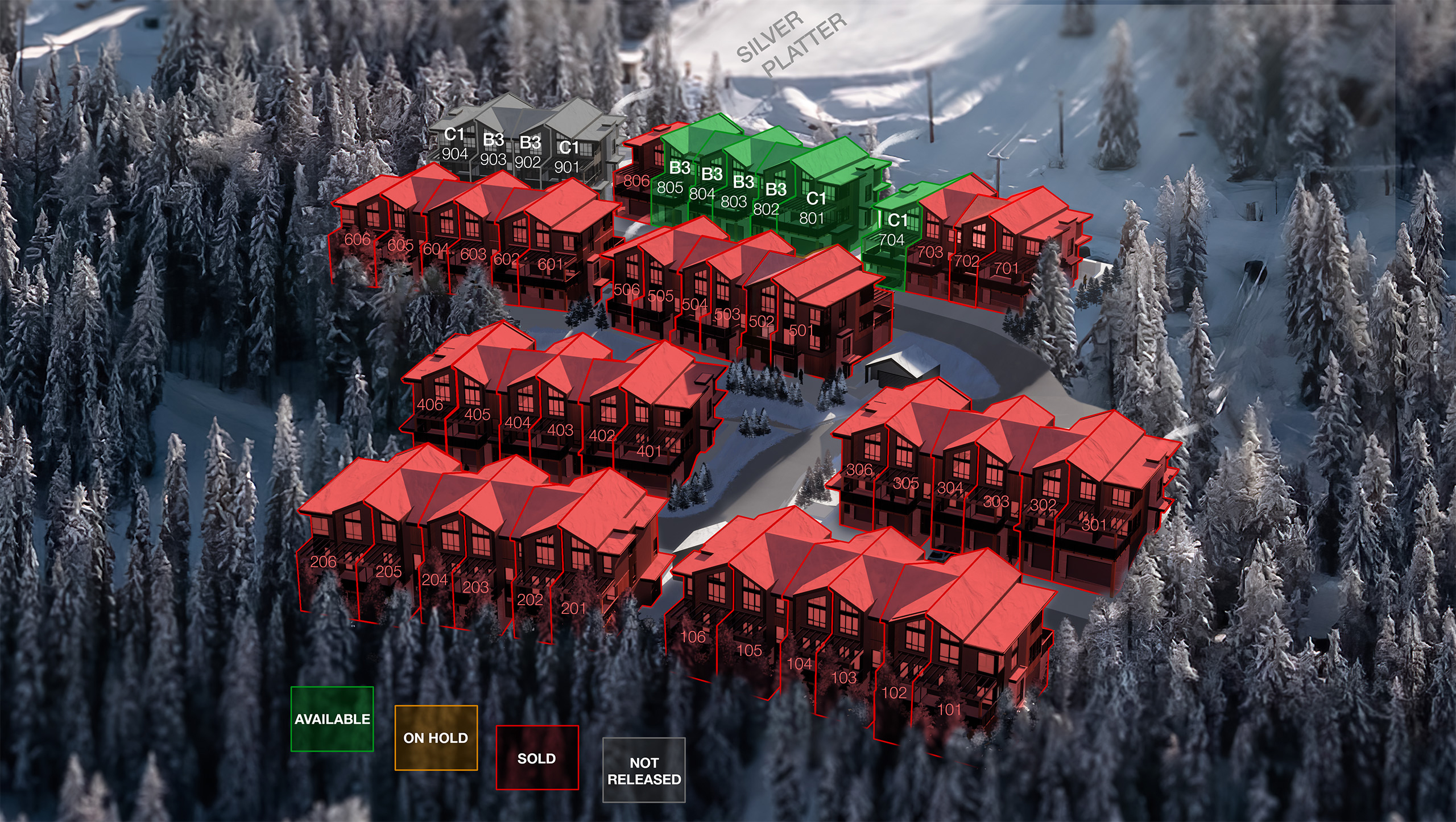
Task: Choose the Sold legend swatch
Action: coord(537,758)
